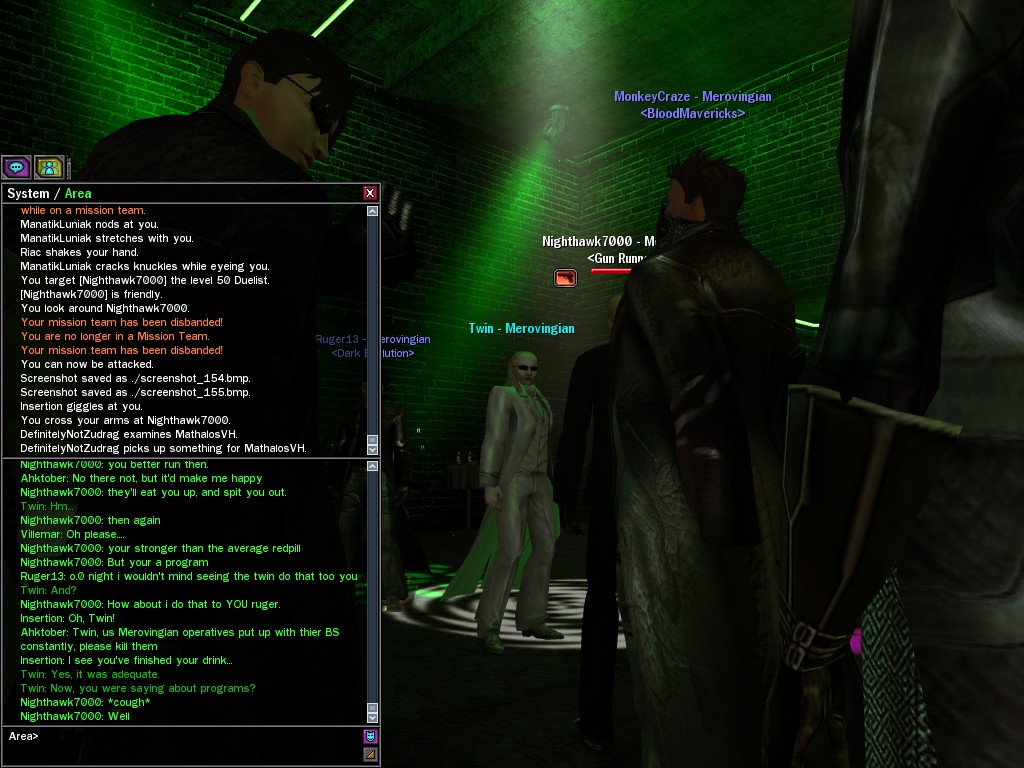Click the orange triangle chat resize icon

[370, 755]
